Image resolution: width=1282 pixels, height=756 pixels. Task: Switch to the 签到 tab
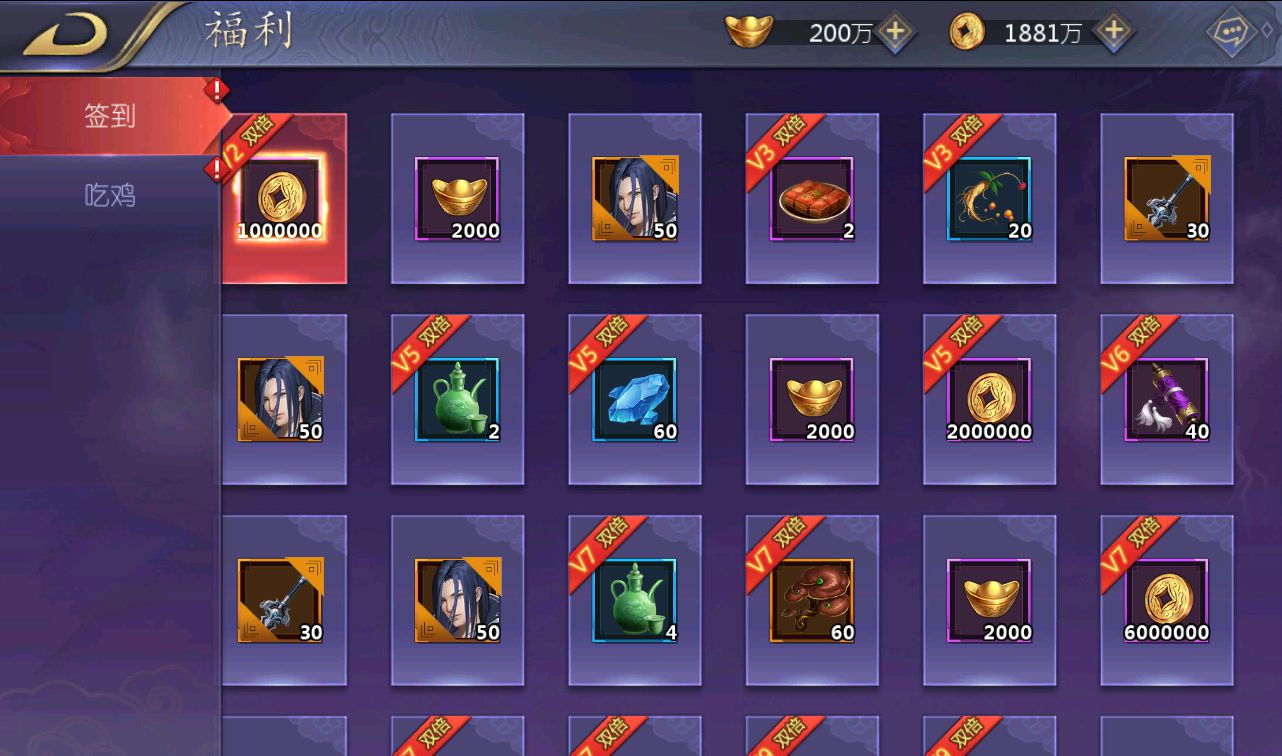click(x=109, y=116)
